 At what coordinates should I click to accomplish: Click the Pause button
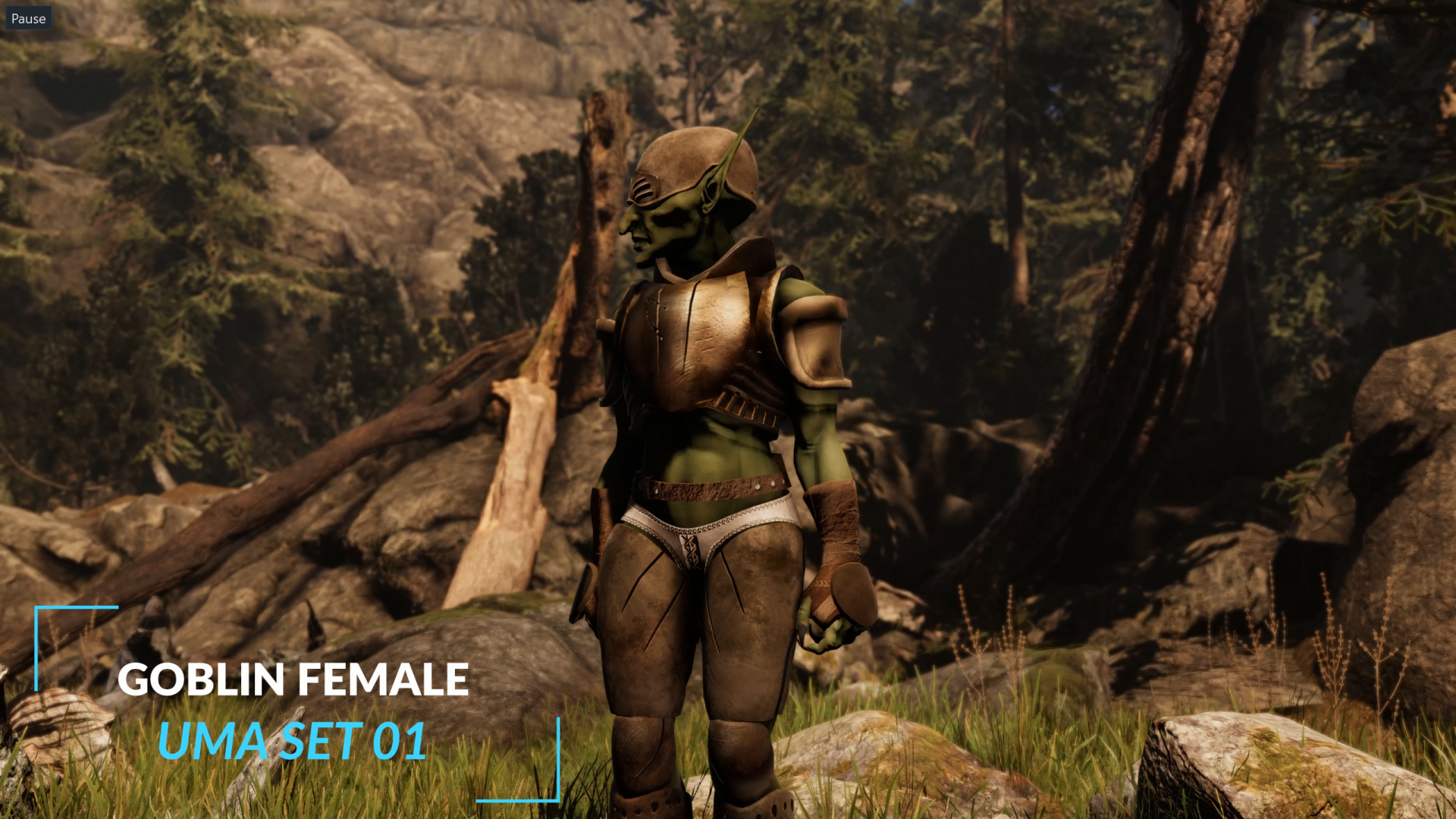tap(29, 19)
